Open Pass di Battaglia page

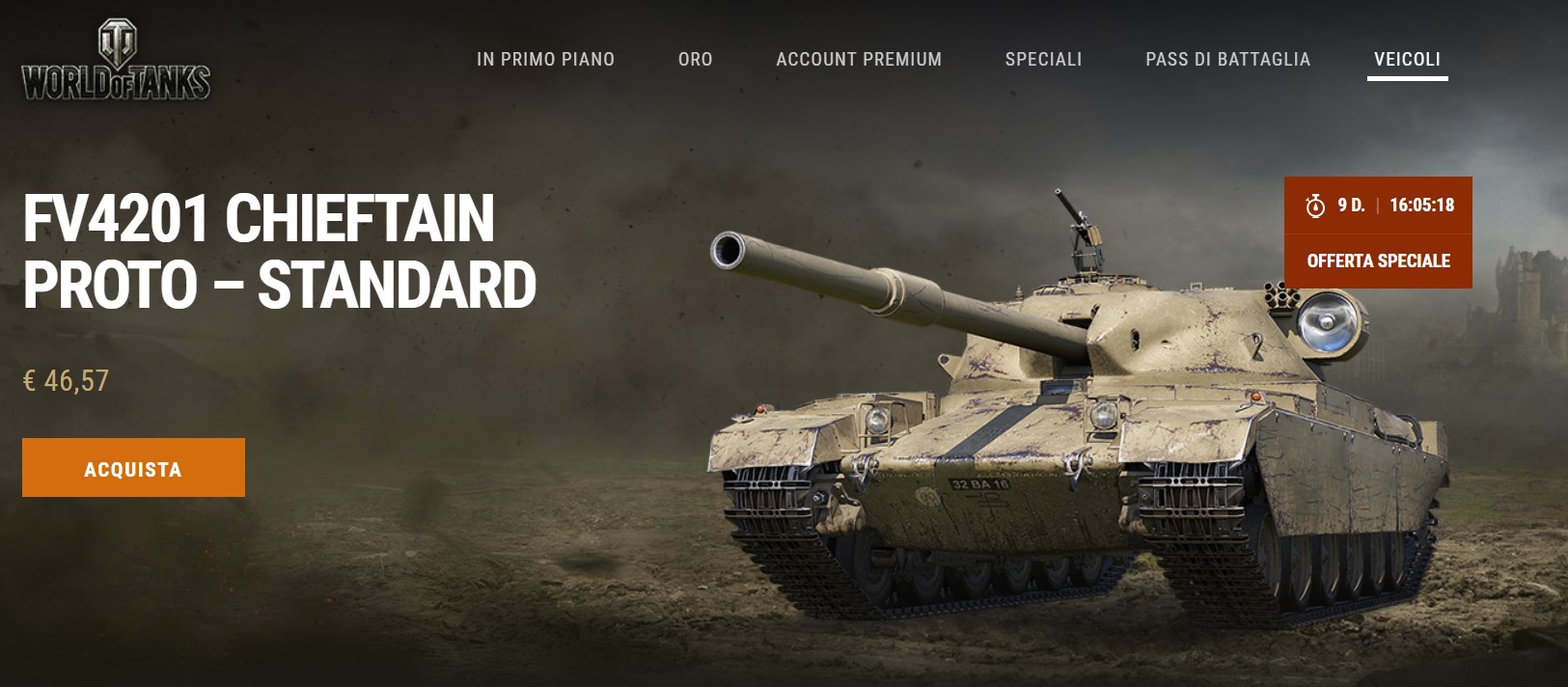coord(1227,60)
